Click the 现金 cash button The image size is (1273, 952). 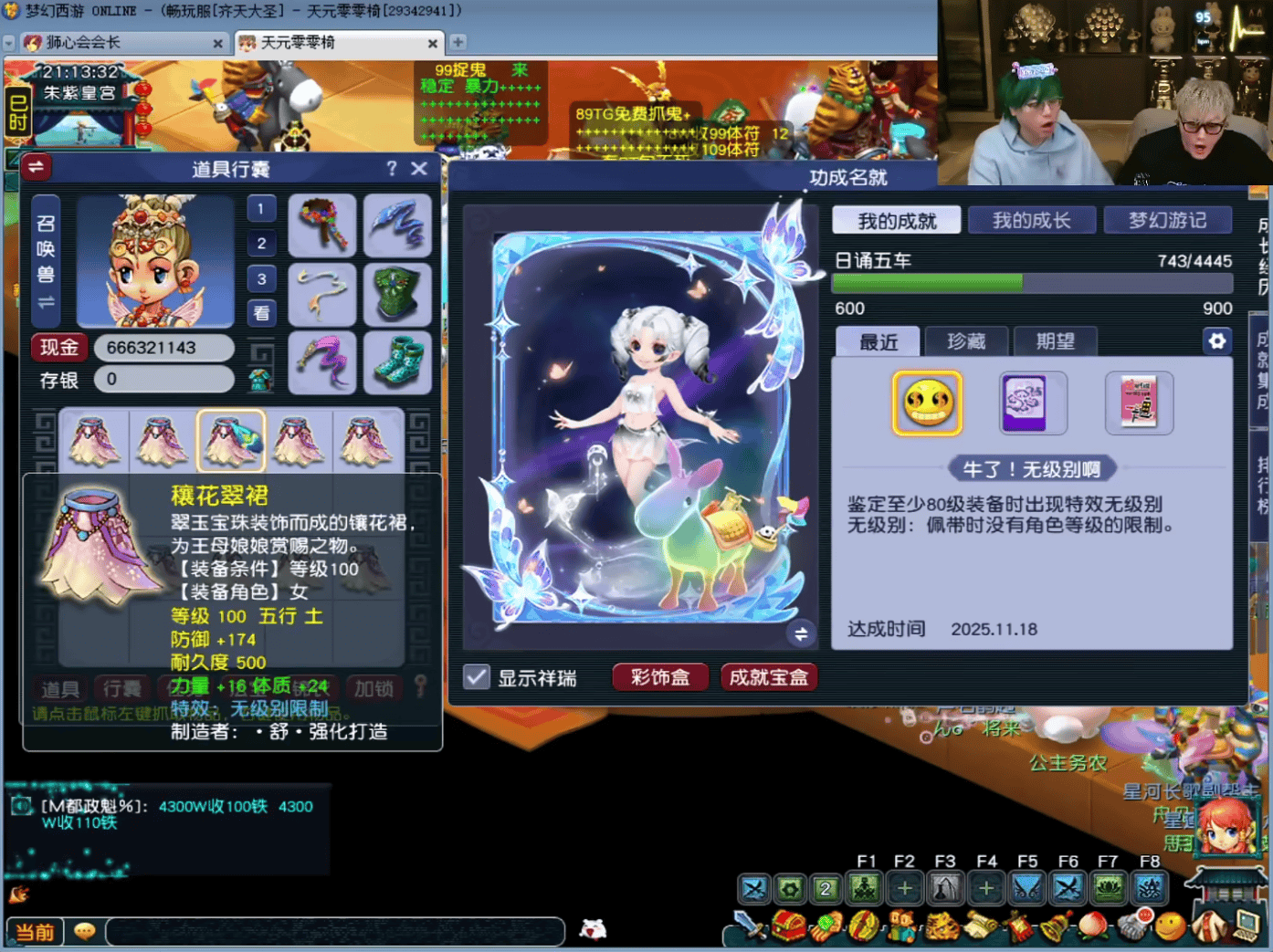pyautogui.click(x=59, y=348)
